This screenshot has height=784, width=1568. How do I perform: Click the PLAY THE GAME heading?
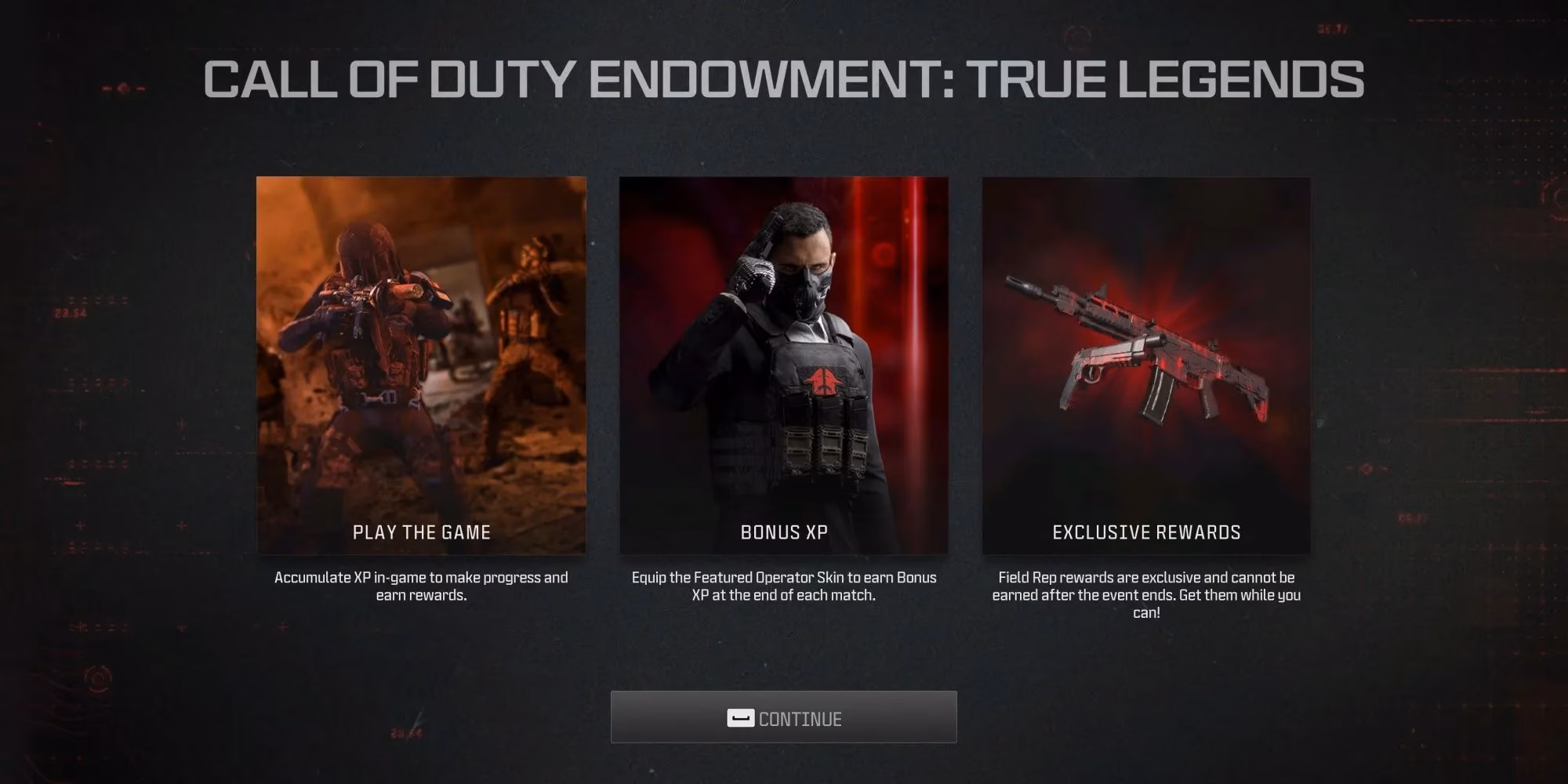[x=421, y=532]
